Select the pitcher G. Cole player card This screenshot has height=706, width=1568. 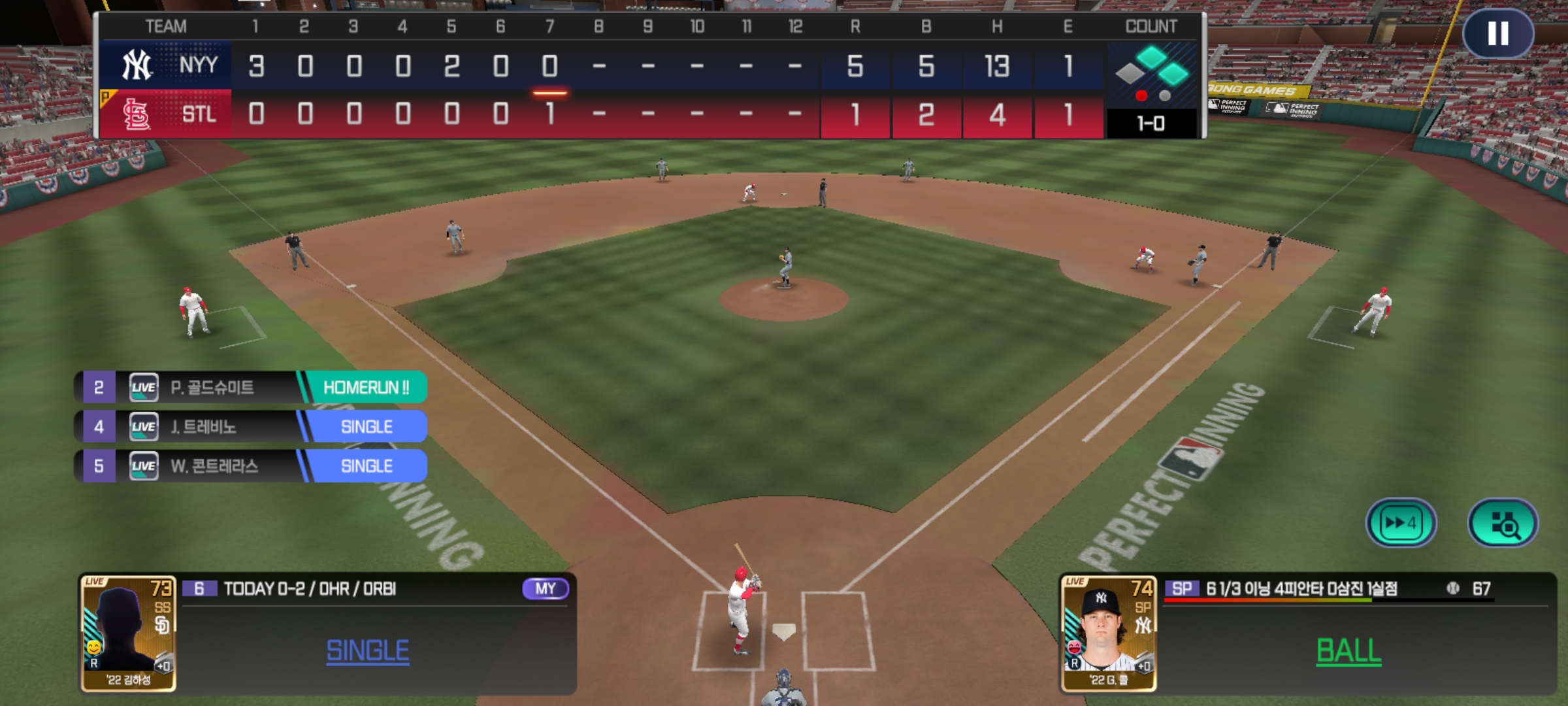(1109, 633)
